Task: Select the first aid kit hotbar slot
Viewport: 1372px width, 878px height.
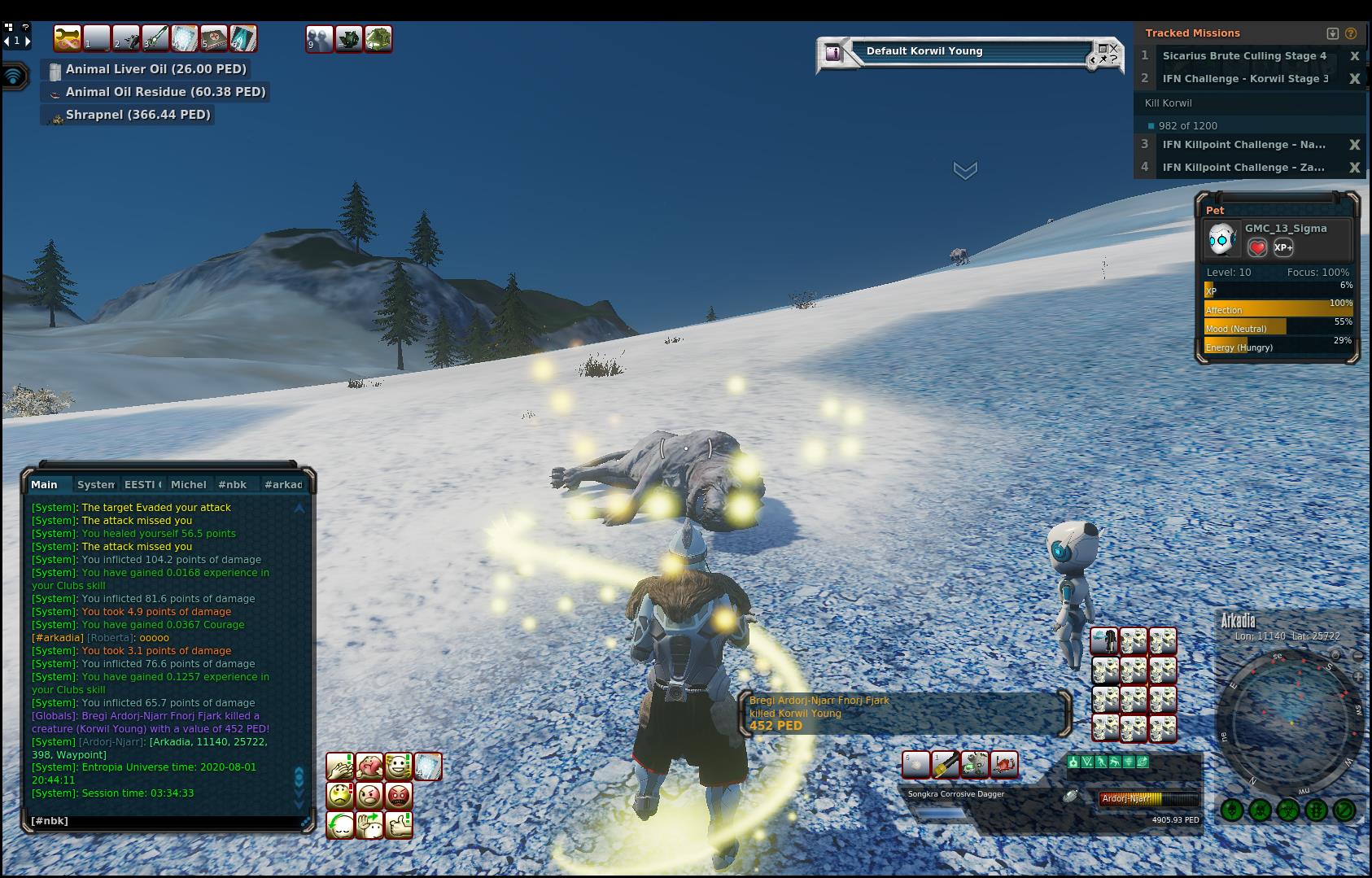Action: pyautogui.click(x=214, y=38)
